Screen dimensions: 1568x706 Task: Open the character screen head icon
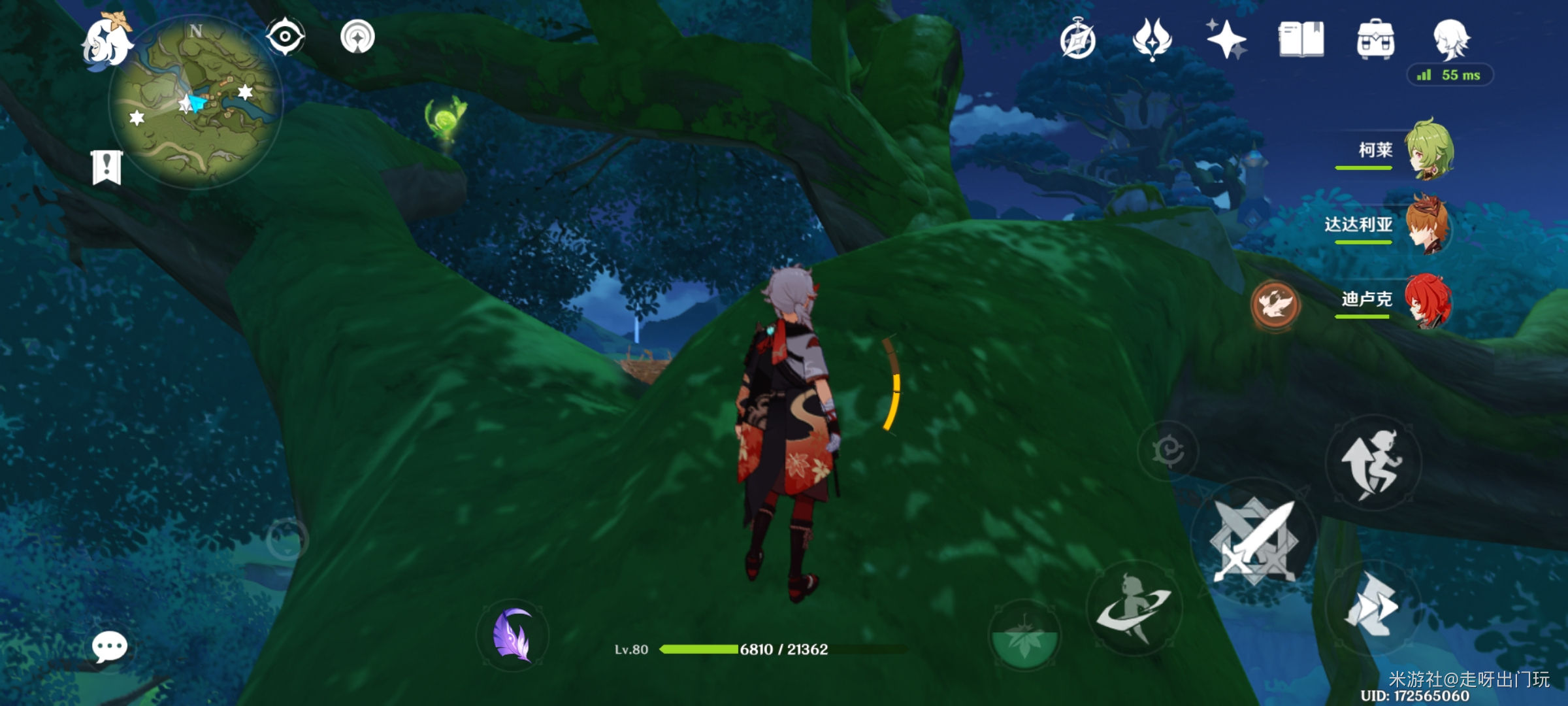point(1450,39)
